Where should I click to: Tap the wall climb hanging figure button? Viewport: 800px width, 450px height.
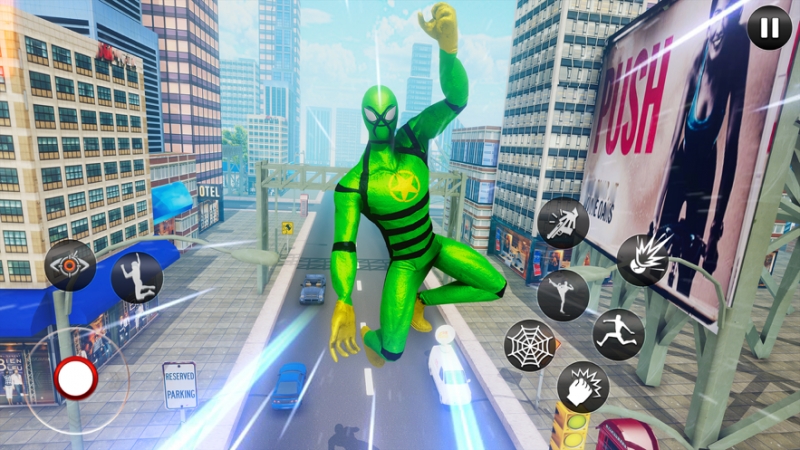tap(137, 278)
